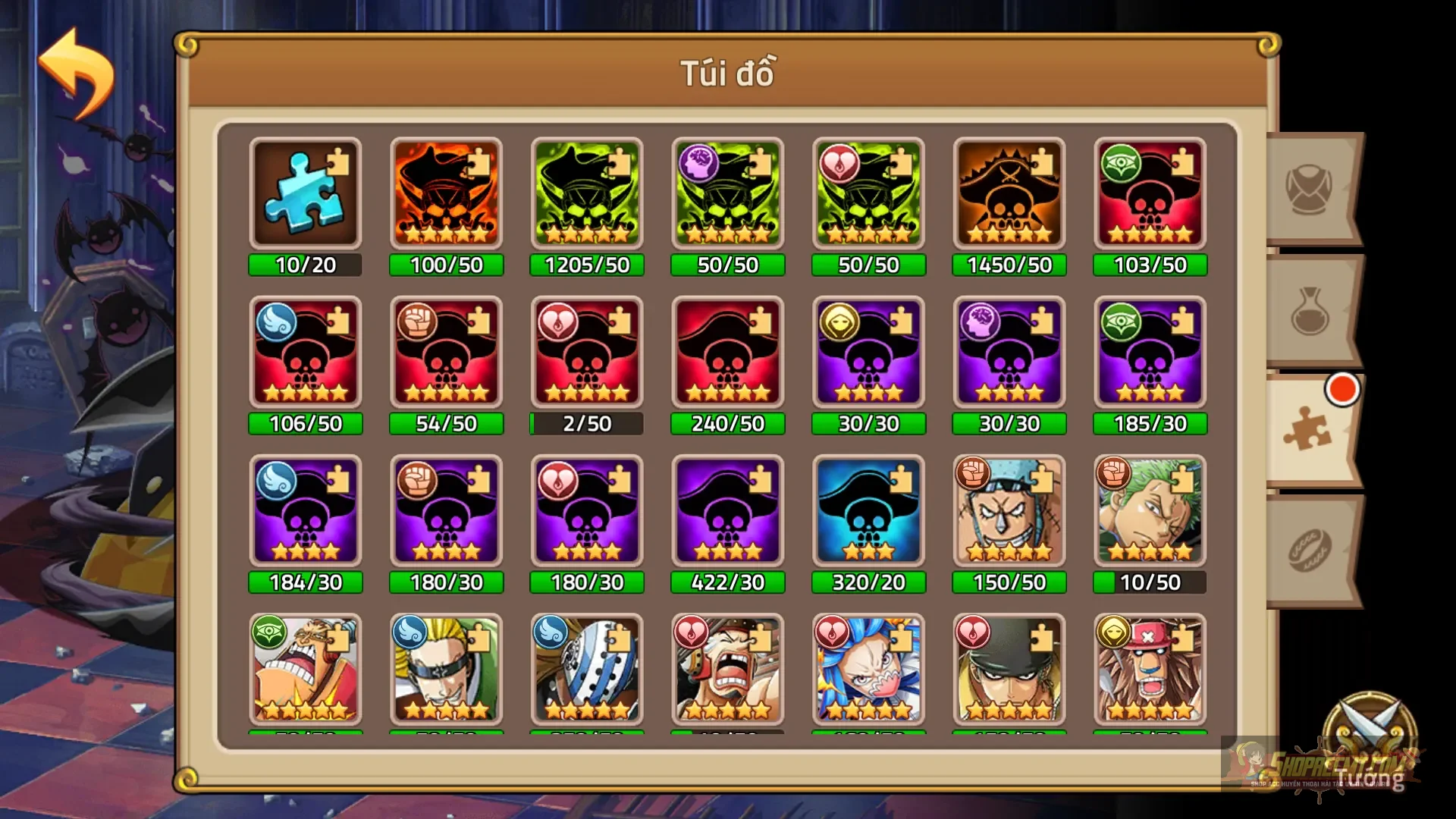Select the Franky fragment showing 150/50
The height and width of the screenshot is (819, 1456).
(1009, 512)
